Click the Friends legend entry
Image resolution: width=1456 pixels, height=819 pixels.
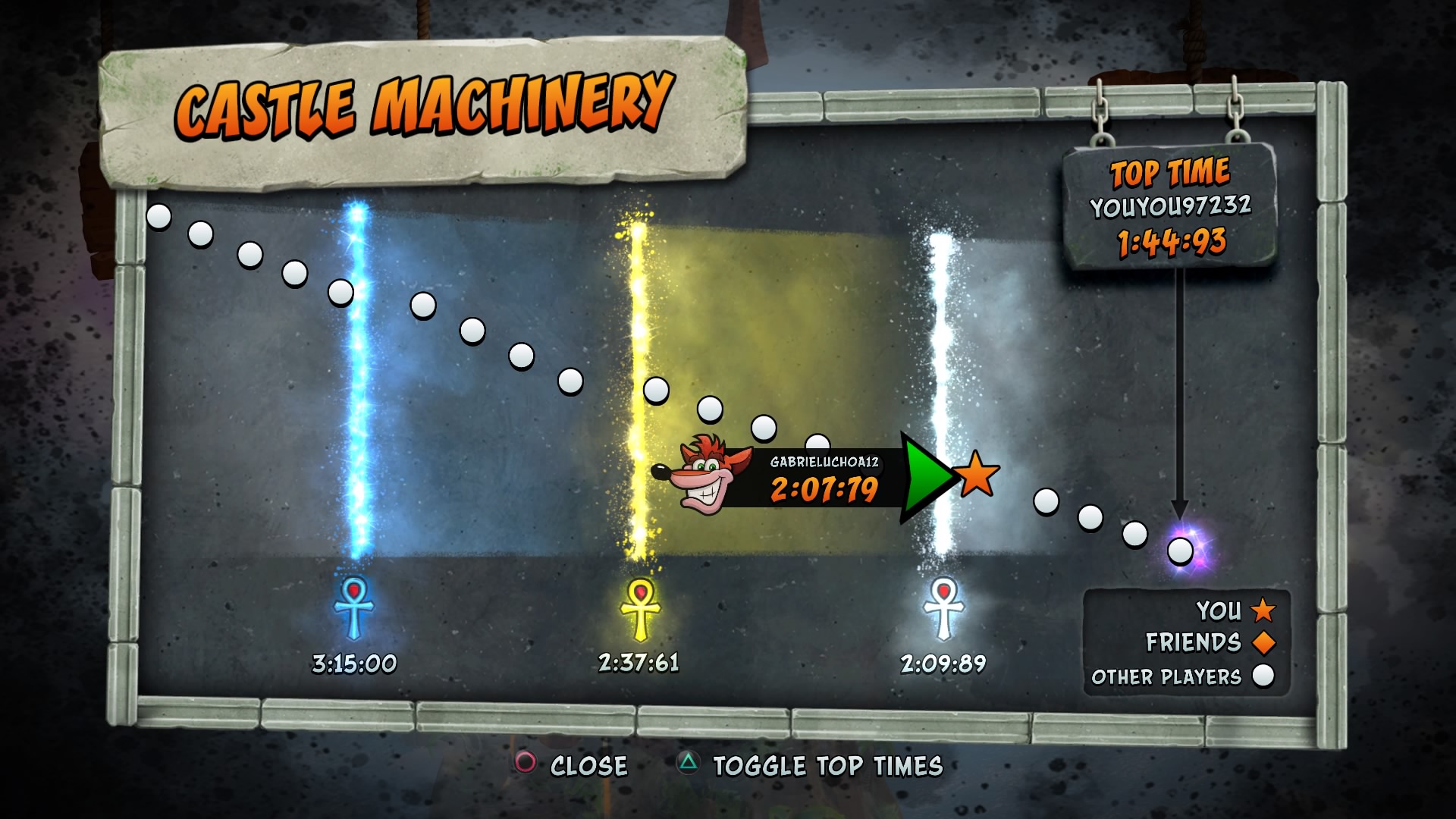(x=1210, y=643)
